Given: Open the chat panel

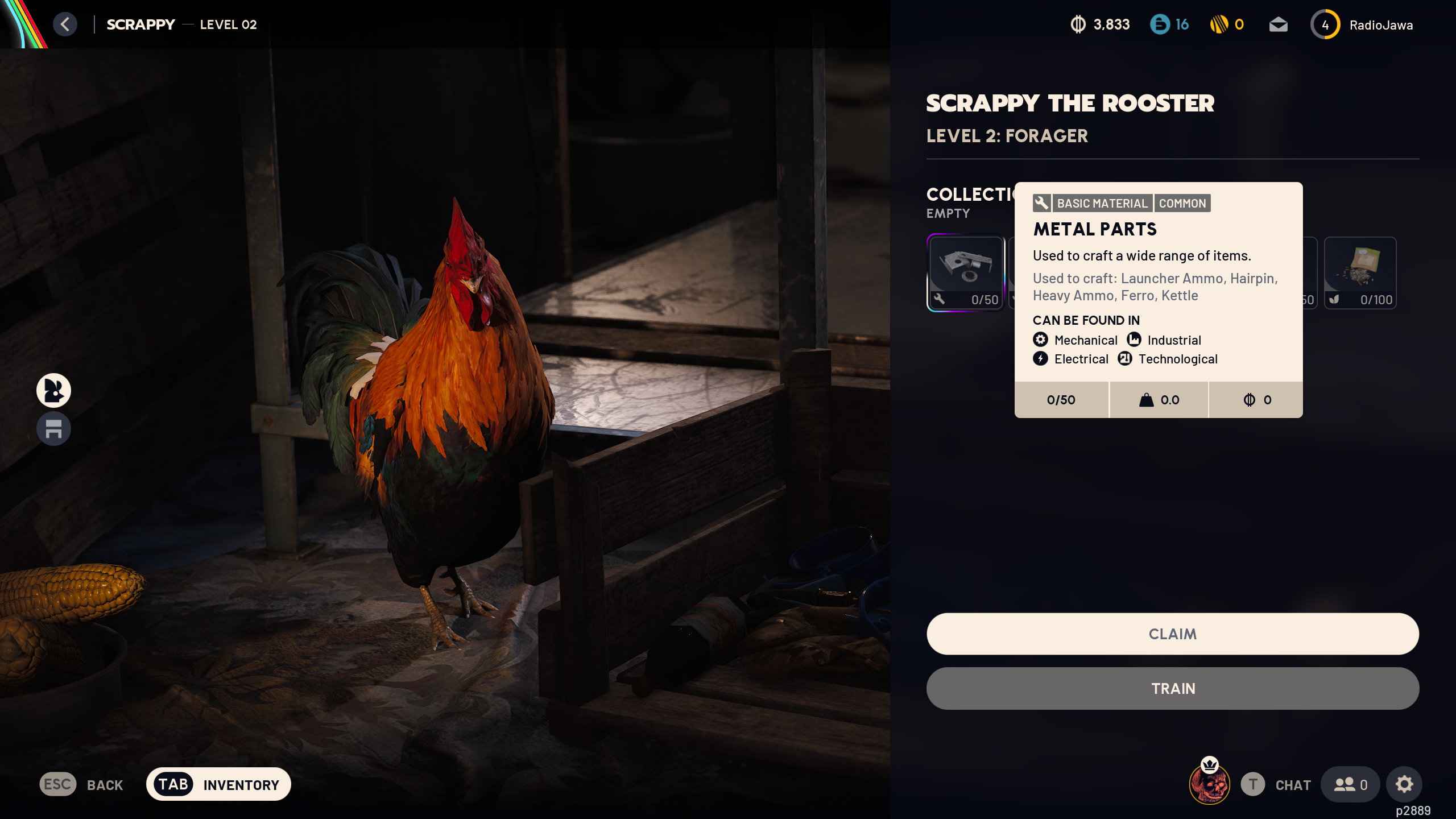Looking at the screenshot, I should coord(1276,784).
